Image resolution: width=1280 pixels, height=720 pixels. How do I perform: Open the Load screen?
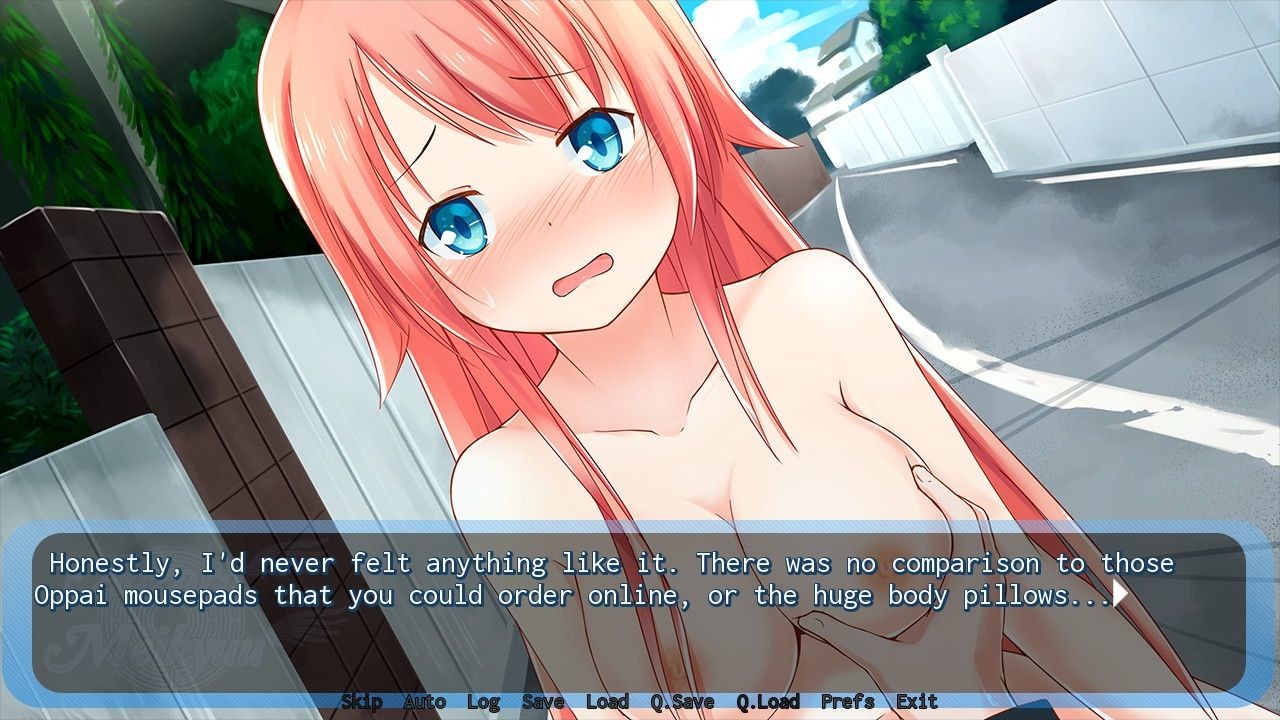(x=608, y=702)
